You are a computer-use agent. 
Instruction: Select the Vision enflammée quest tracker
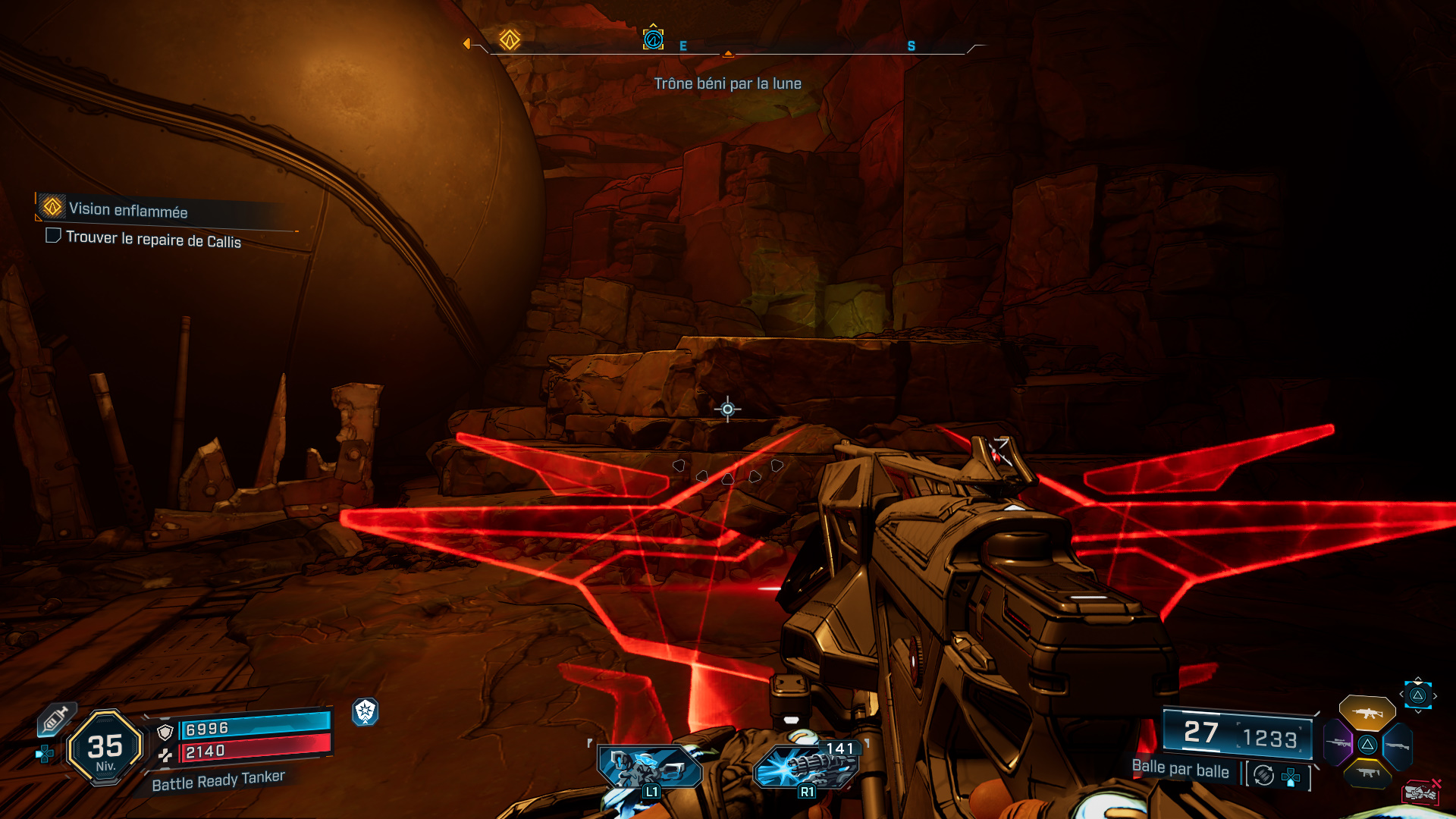(x=127, y=209)
